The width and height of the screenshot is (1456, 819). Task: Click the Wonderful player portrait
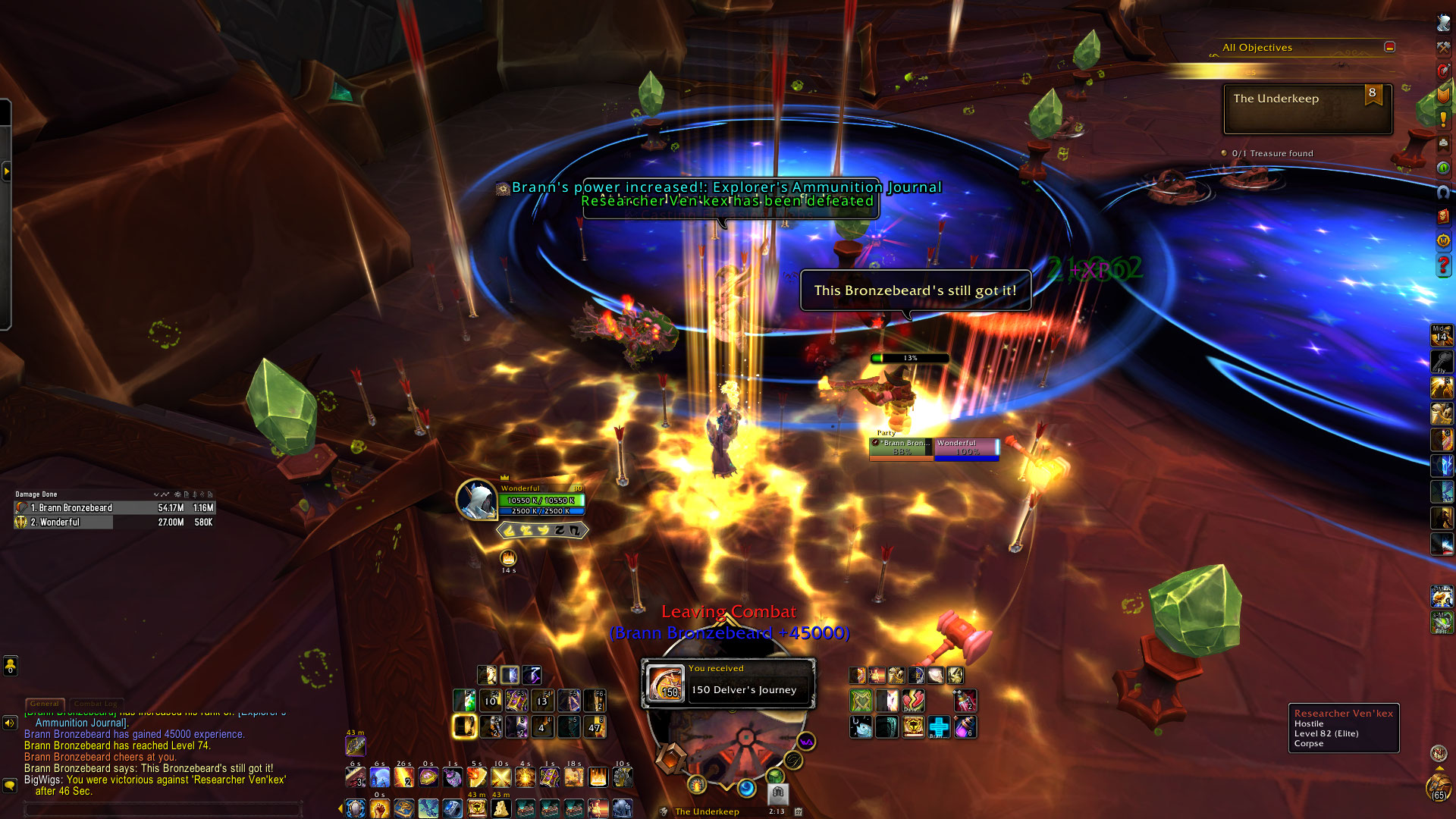(x=476, y=500)
